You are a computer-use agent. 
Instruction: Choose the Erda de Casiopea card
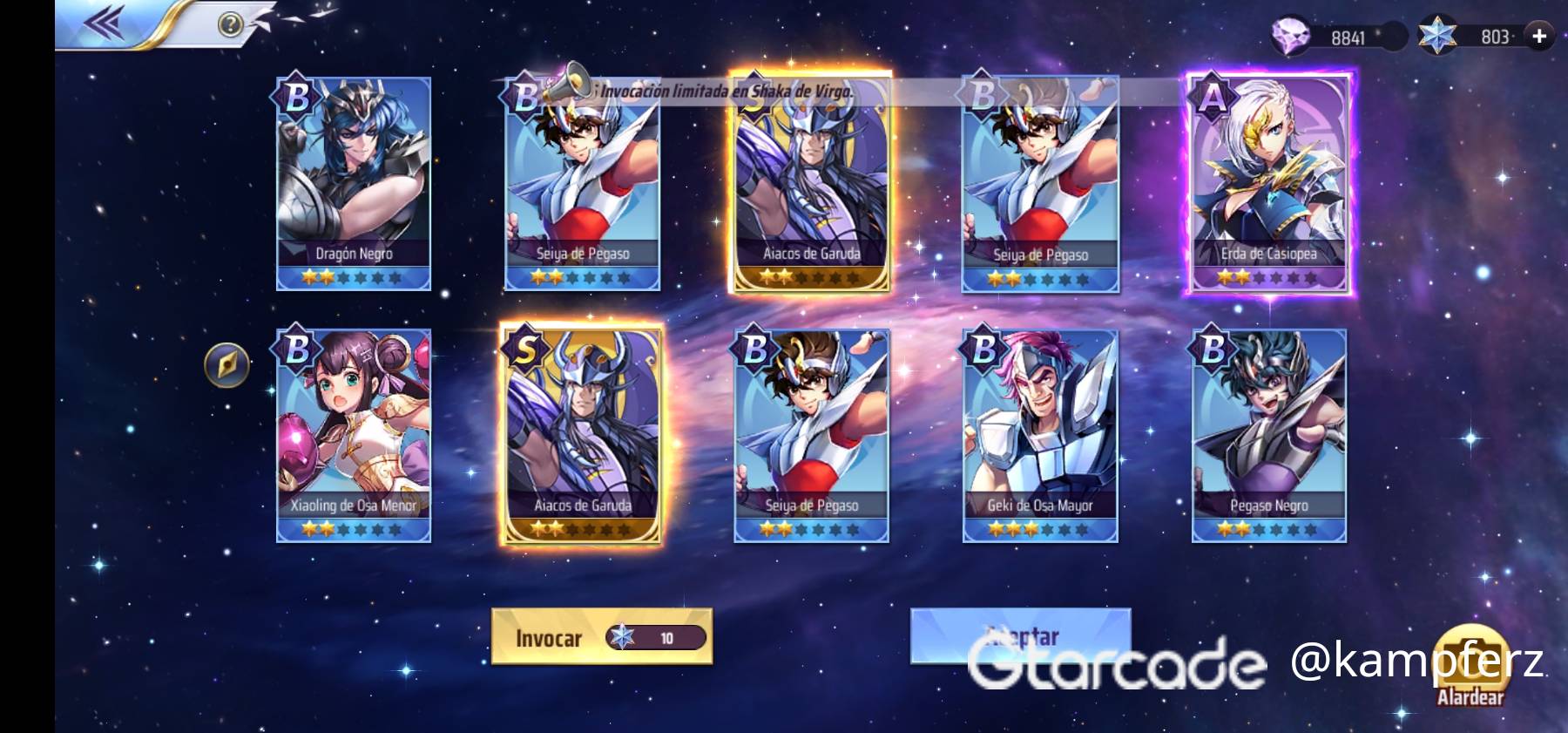pos(1268,183)
